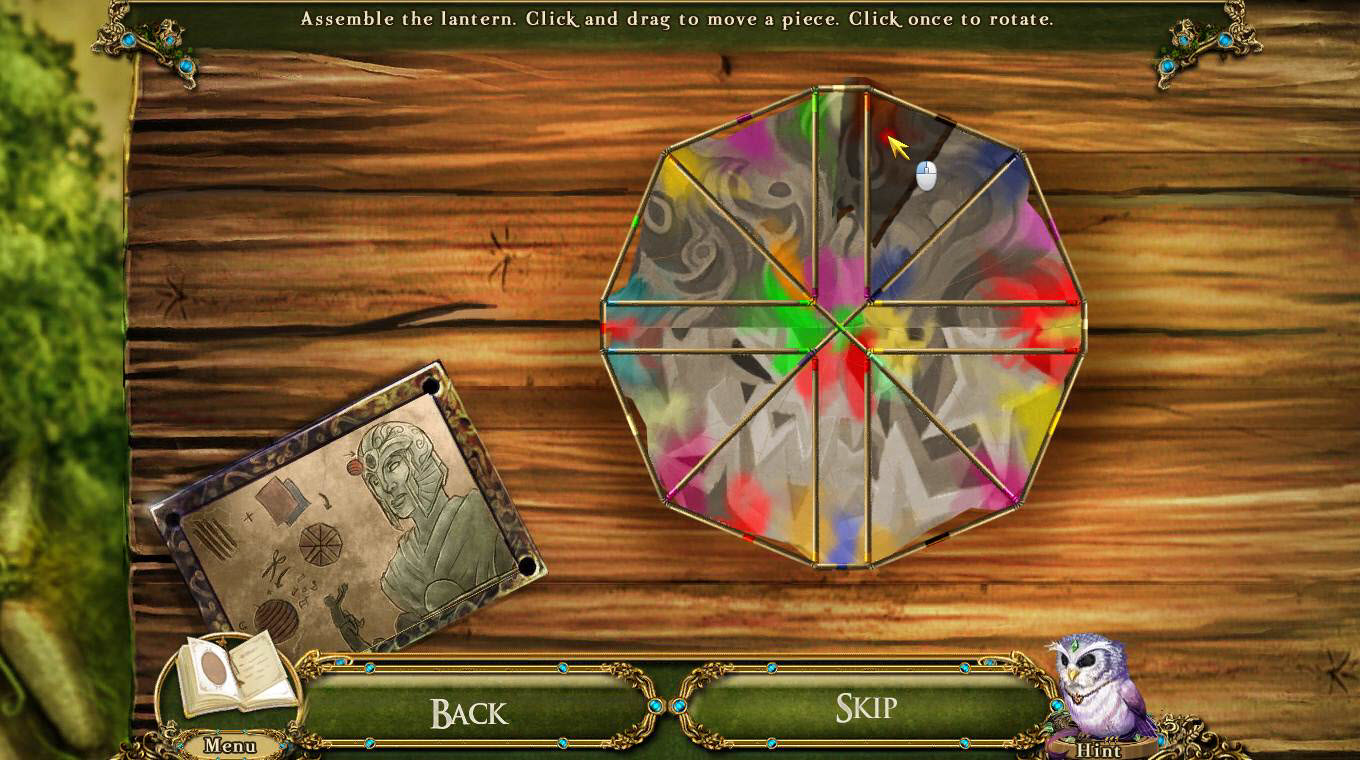The image size is (1360, 760).
Task: Click the Back button
Action: 469,712
